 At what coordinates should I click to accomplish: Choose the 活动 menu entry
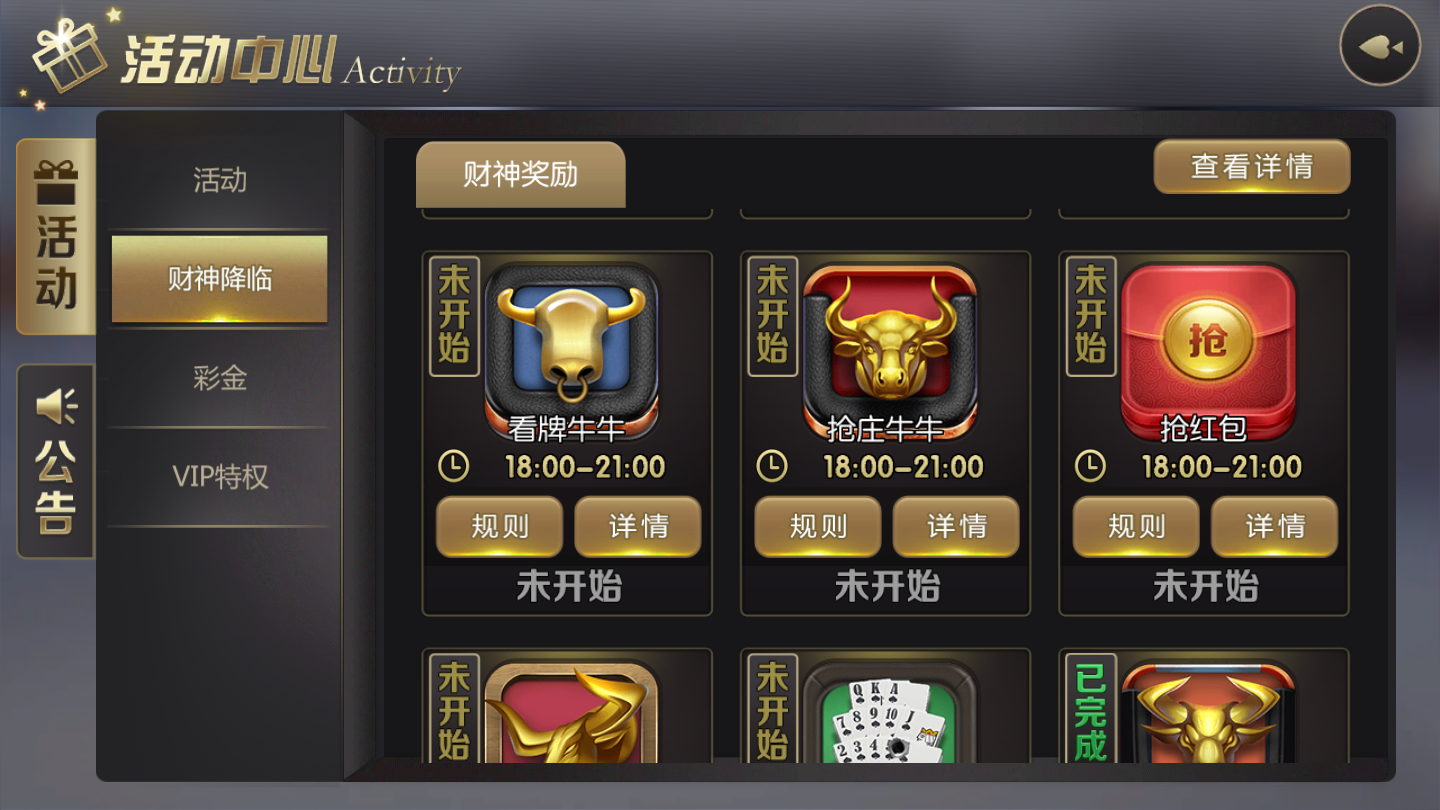[x=220, y=180]
